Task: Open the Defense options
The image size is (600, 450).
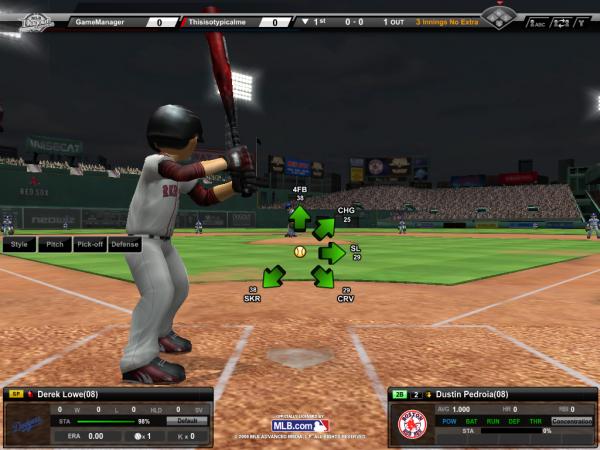Action: (x=125, y=244)
